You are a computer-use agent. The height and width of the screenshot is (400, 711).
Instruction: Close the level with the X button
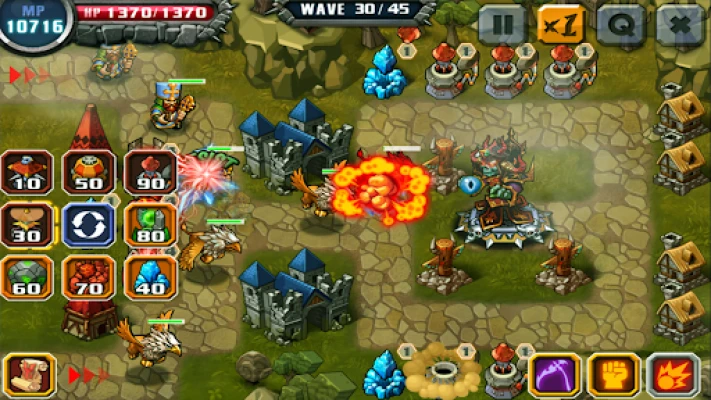tap(681, 24)
